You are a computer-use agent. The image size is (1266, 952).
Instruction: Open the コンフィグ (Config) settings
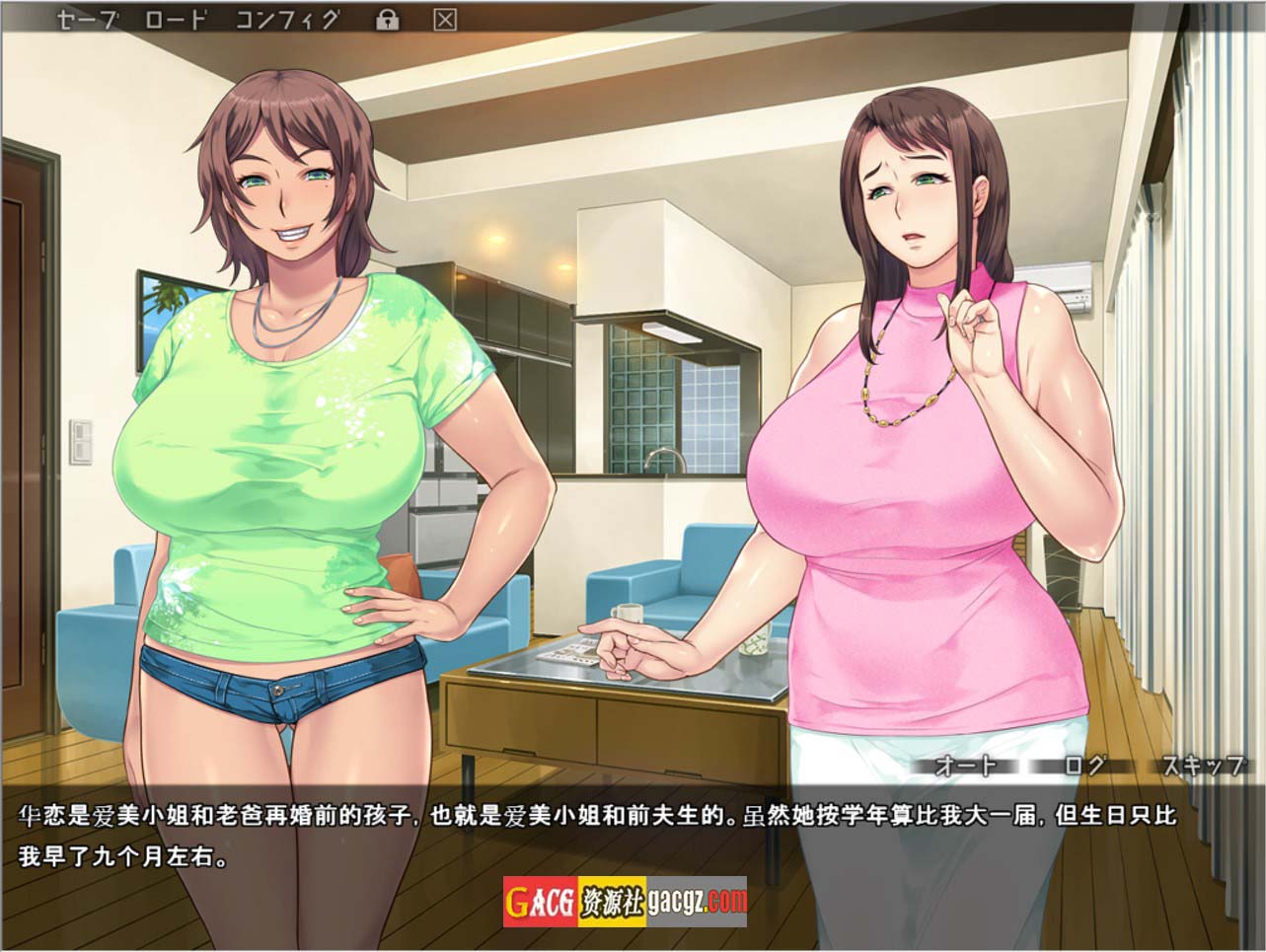[287, 20]
